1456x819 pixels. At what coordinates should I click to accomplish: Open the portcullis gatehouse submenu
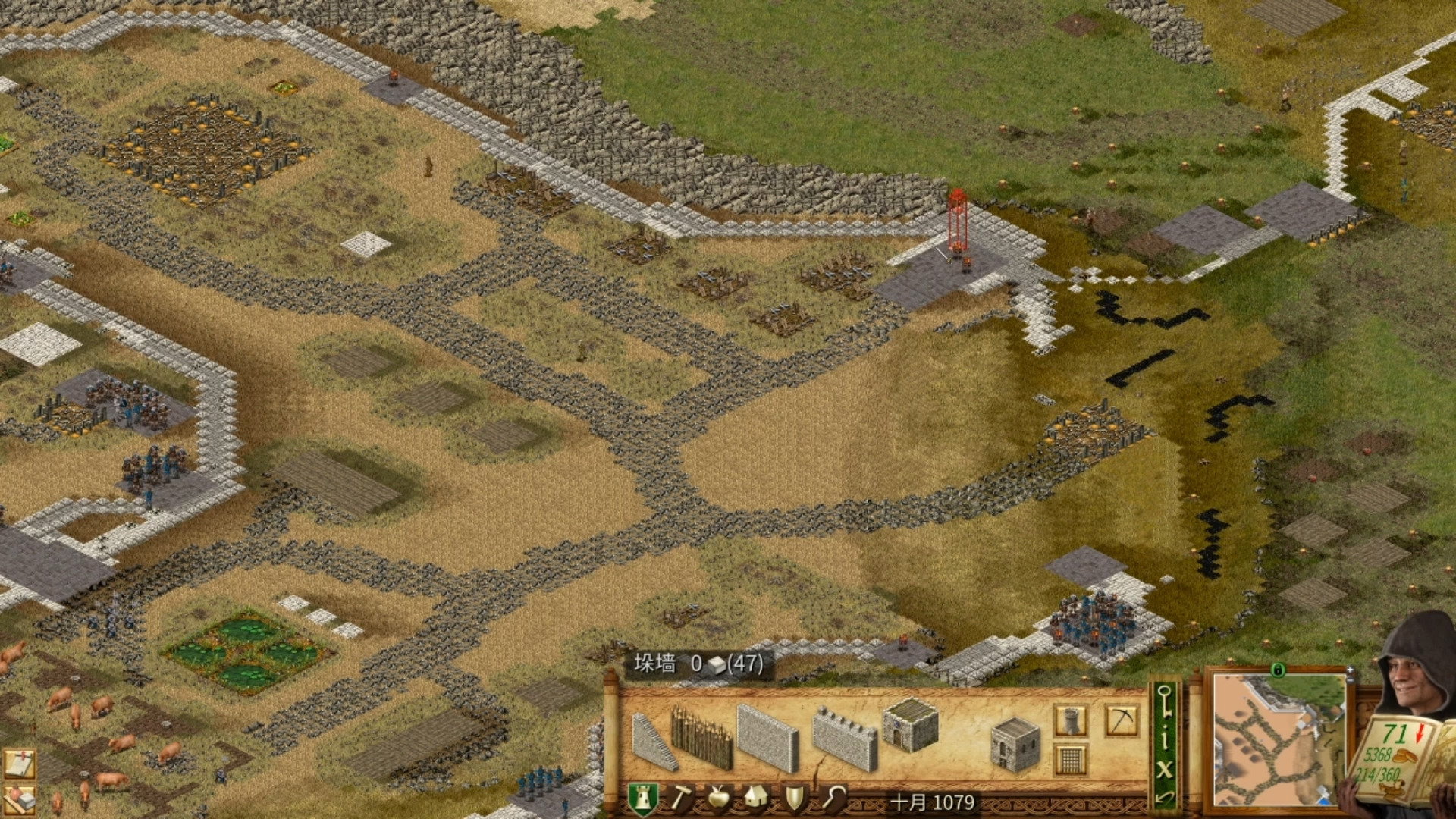pyautogui.click(x=1070, y=759)
